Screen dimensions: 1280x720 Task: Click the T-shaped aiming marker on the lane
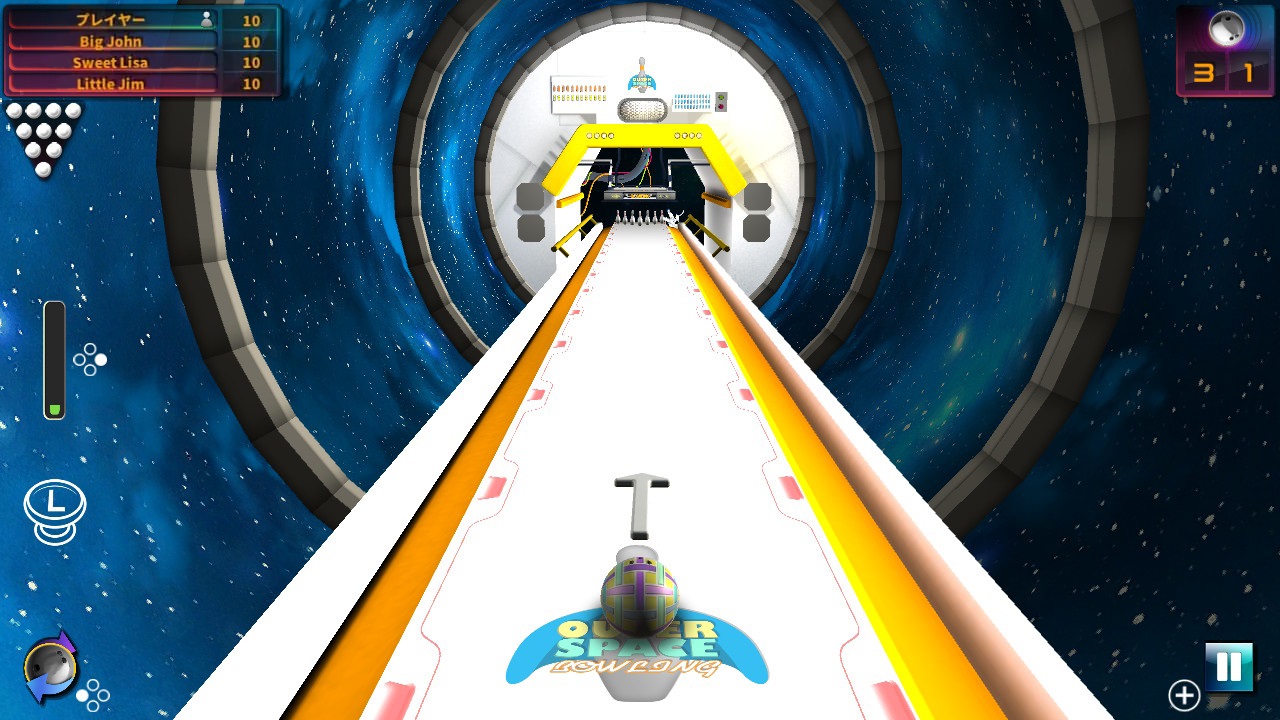click(643, 500)
